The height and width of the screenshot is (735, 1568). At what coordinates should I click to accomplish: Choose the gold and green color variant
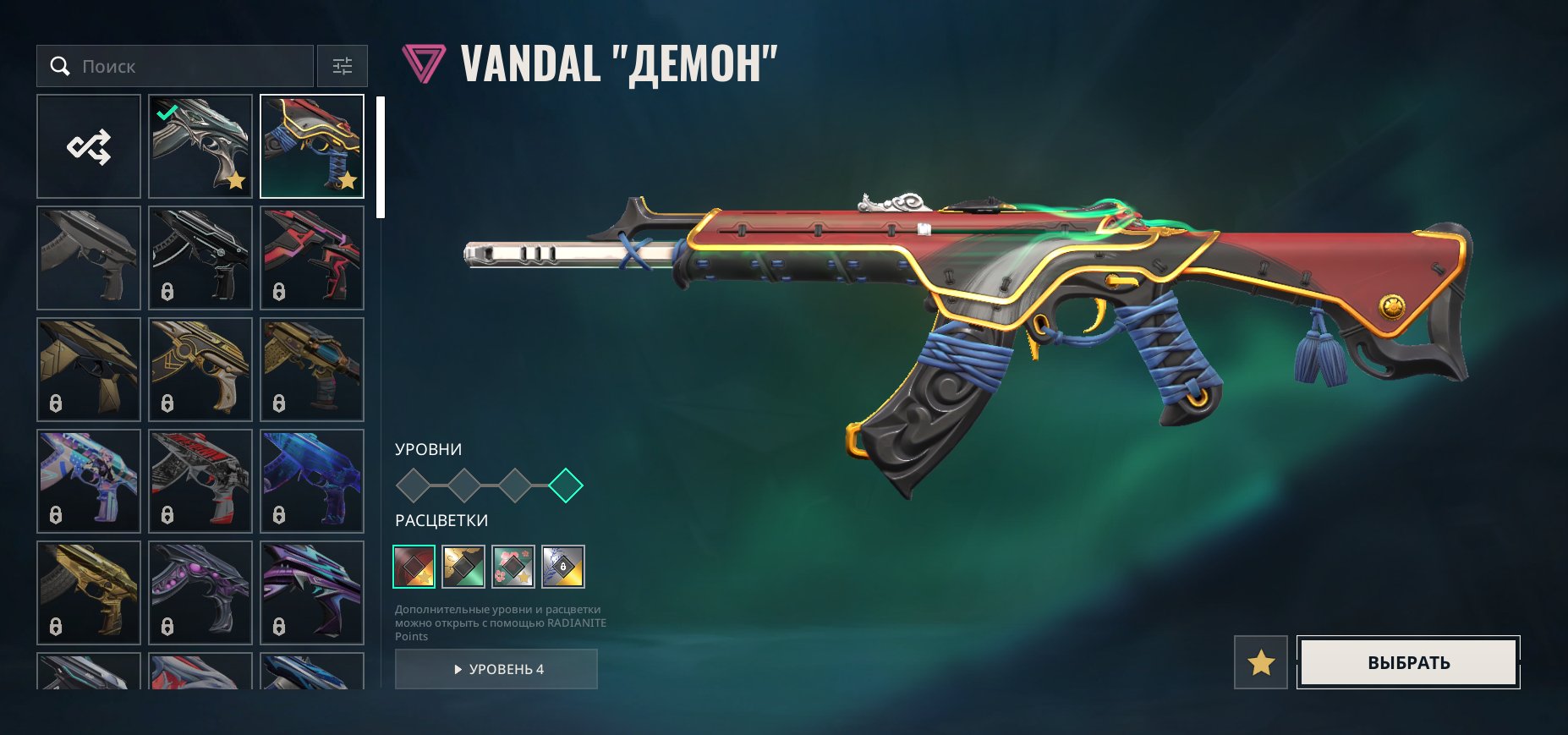pyautogui.click(x=463, y=567)
